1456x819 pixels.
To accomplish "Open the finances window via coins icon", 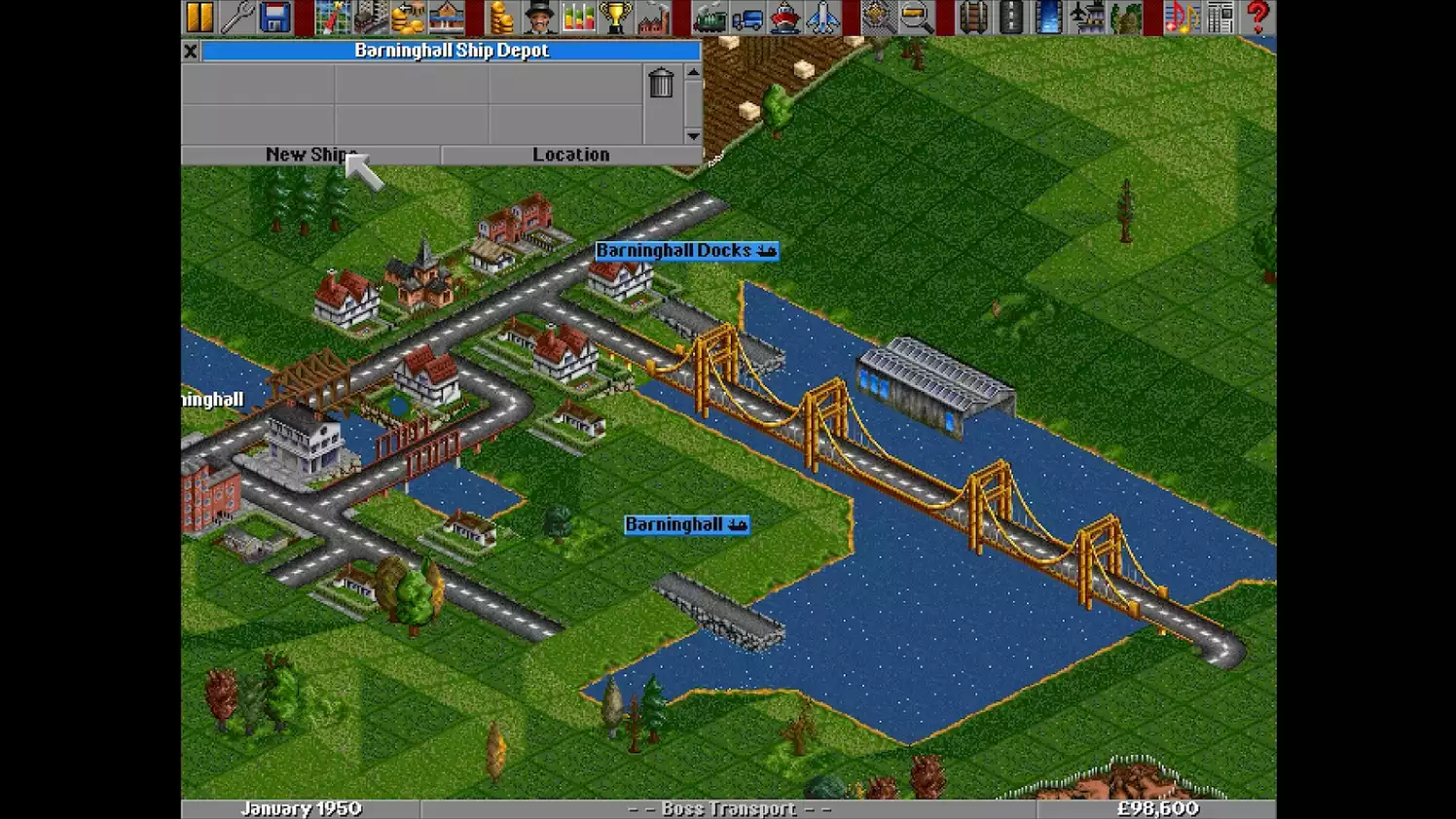I will pos(503,16).
